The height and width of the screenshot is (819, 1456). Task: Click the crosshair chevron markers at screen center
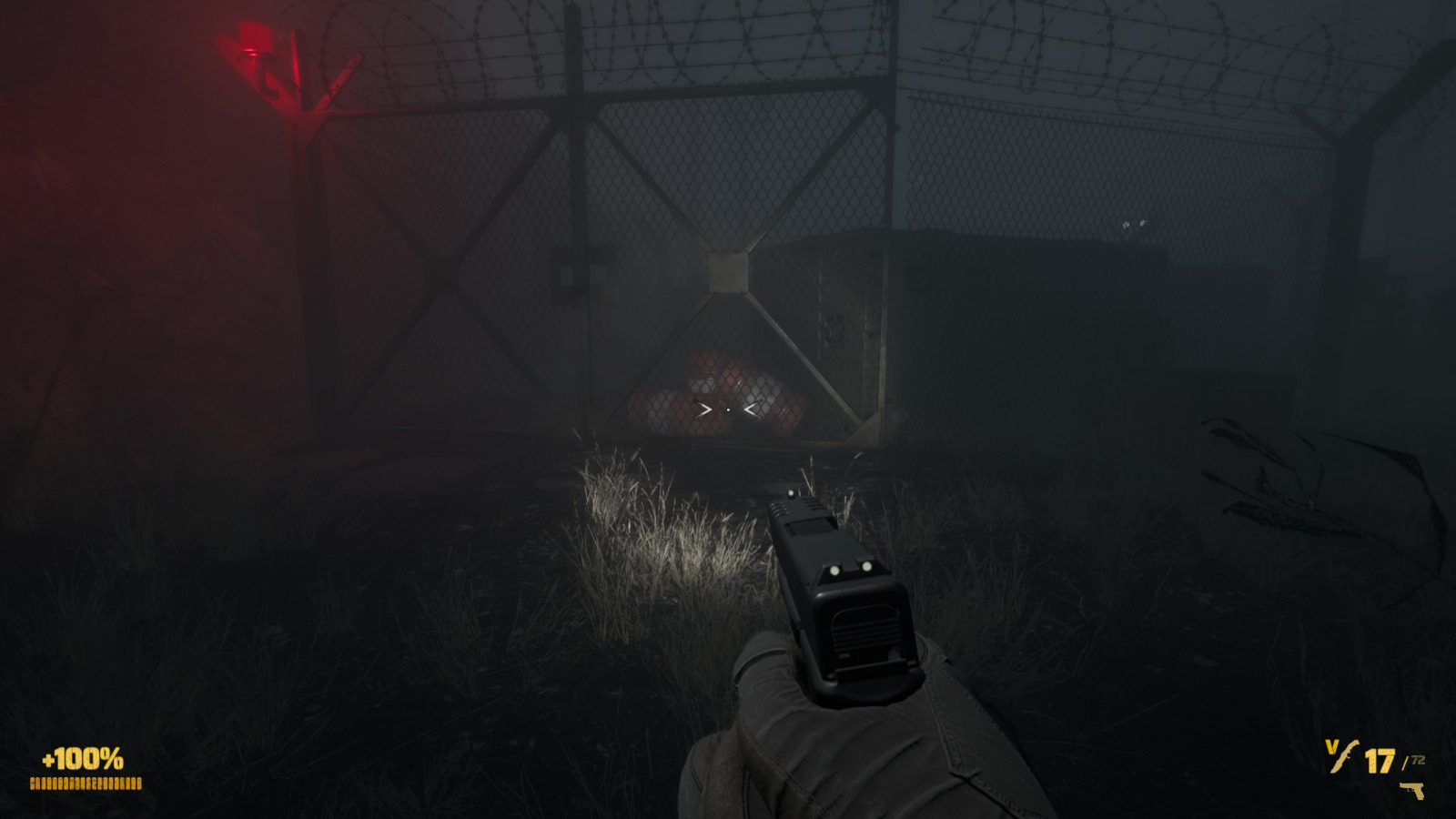[728, 409]
